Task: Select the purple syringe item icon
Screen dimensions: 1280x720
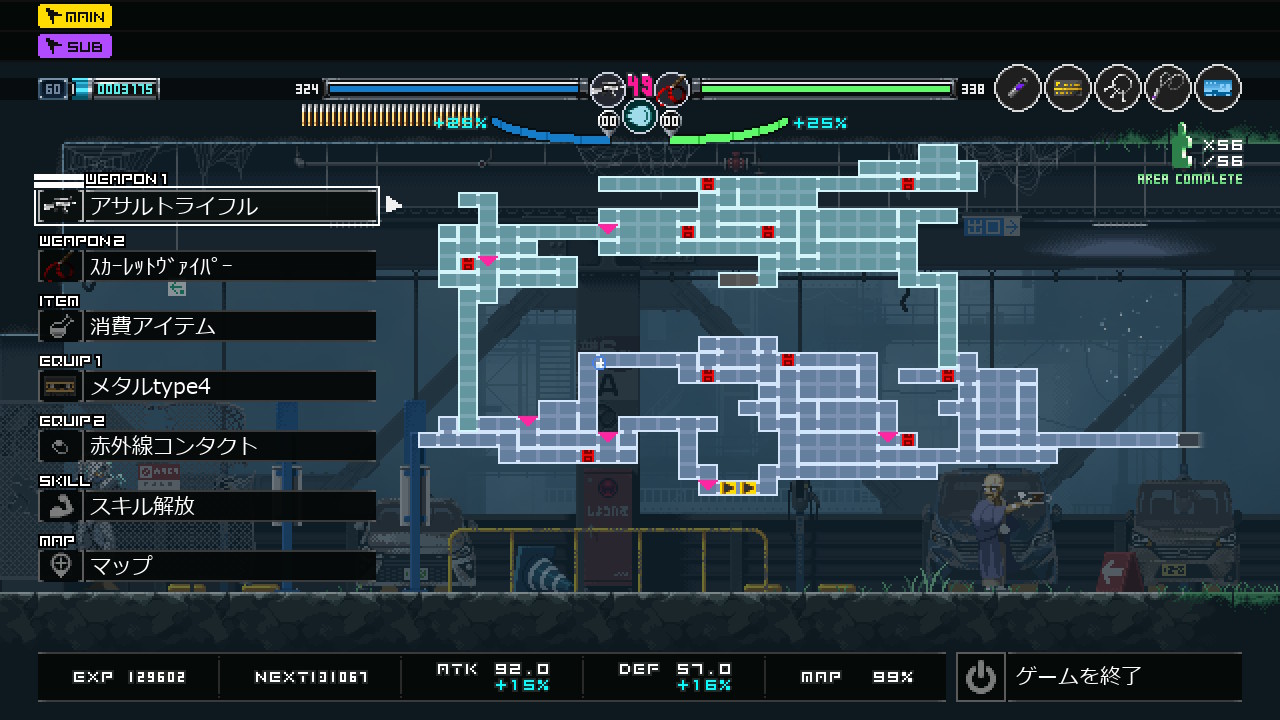Action: click(x=1018, y=89)
